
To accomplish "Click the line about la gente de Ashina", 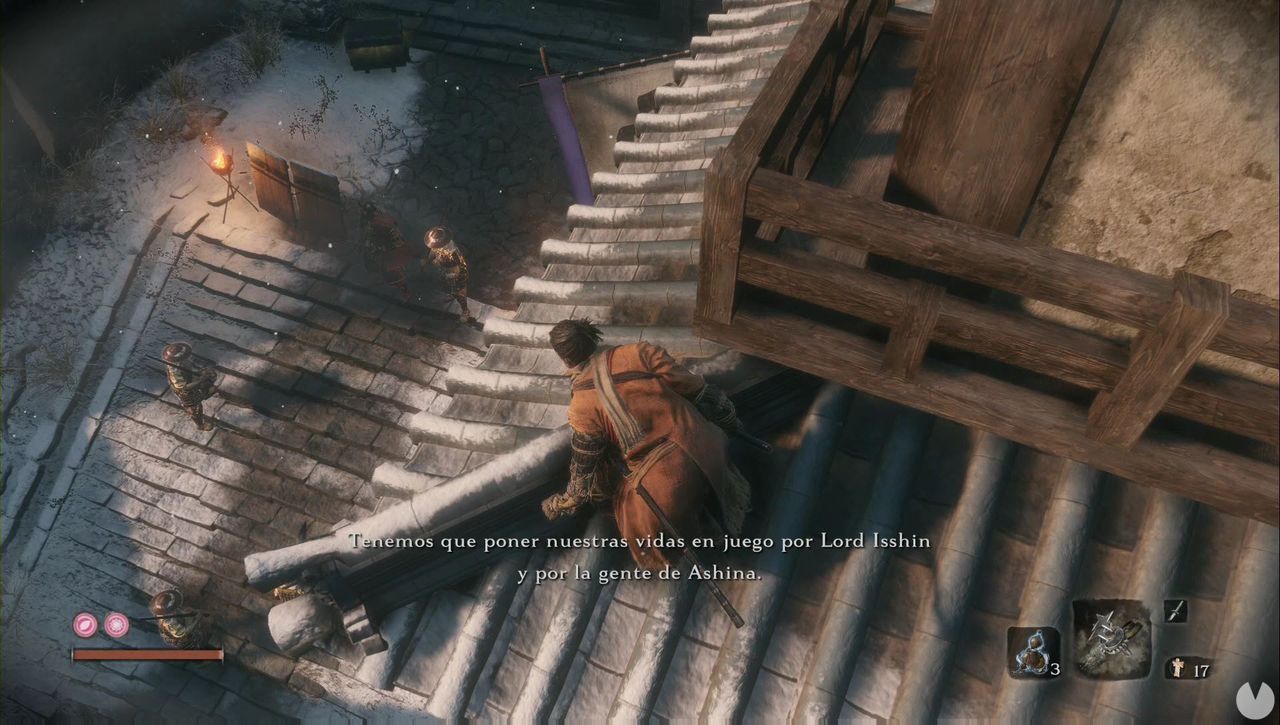I will coord(639,573).
